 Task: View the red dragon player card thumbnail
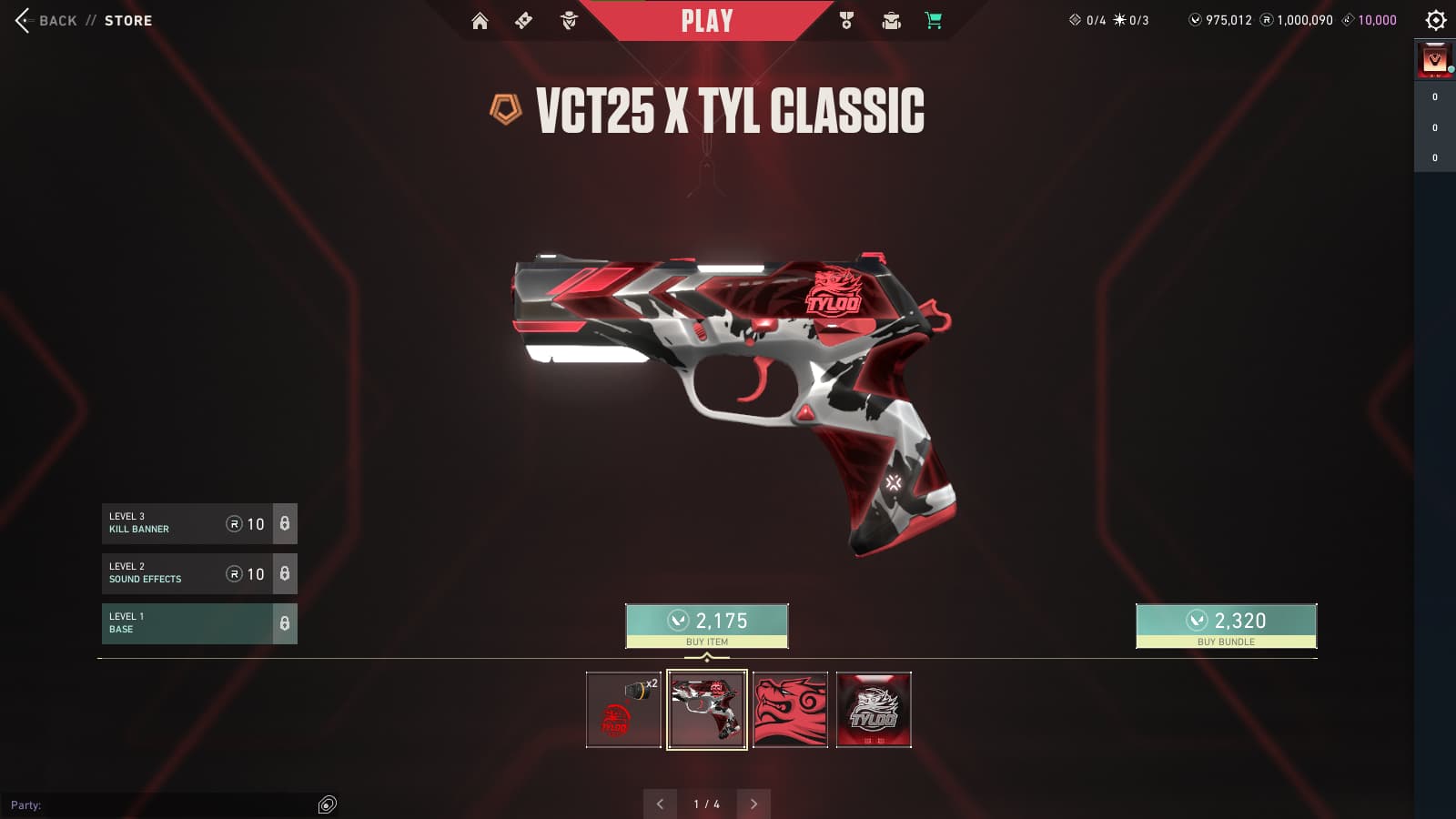[x=791, y=710]
